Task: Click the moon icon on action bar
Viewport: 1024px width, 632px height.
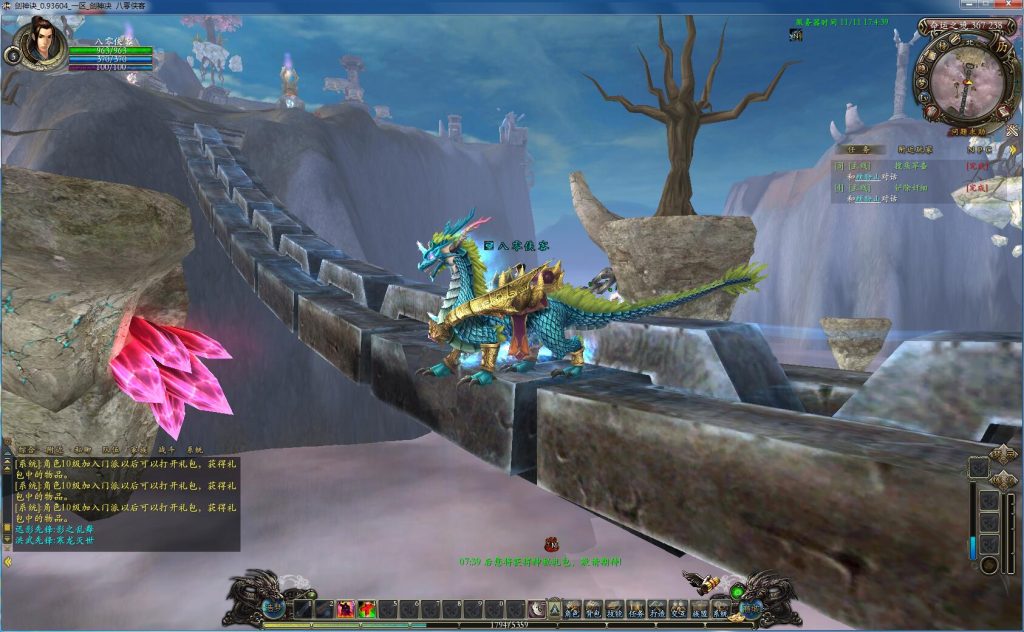Action: [x=537, y=609]
